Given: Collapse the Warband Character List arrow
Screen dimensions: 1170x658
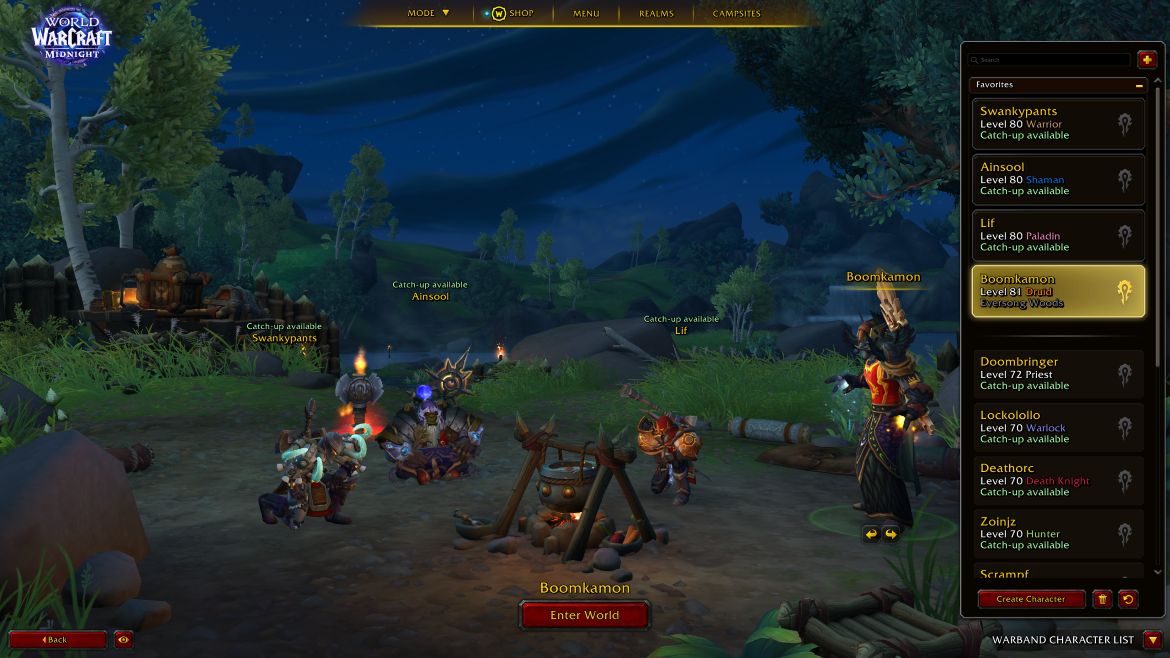Looking at the screenshot, I should [1153, 640].
